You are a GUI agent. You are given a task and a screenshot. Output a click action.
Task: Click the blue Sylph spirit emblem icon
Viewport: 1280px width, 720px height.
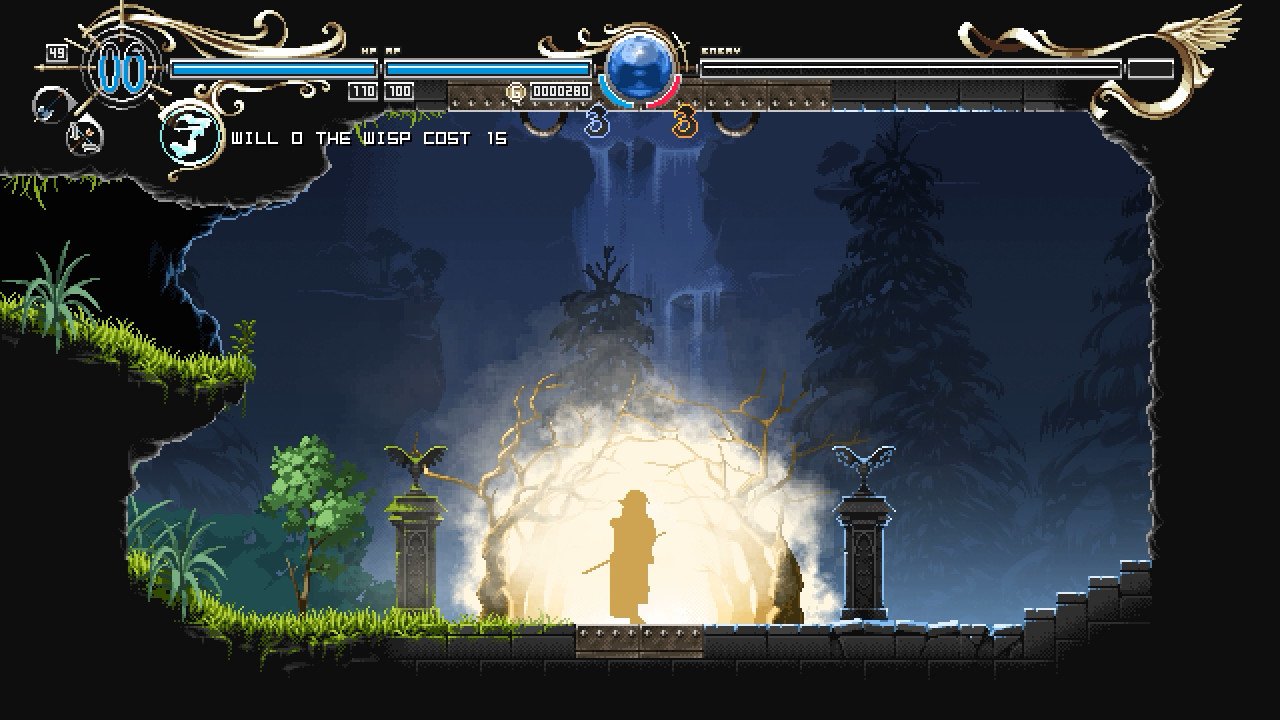(595, 122)
